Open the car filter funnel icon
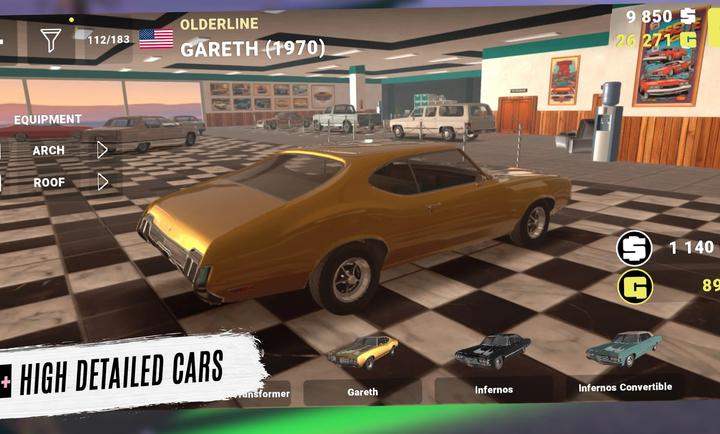This screenshot has width=720, height=434. (x=50, y=40)
